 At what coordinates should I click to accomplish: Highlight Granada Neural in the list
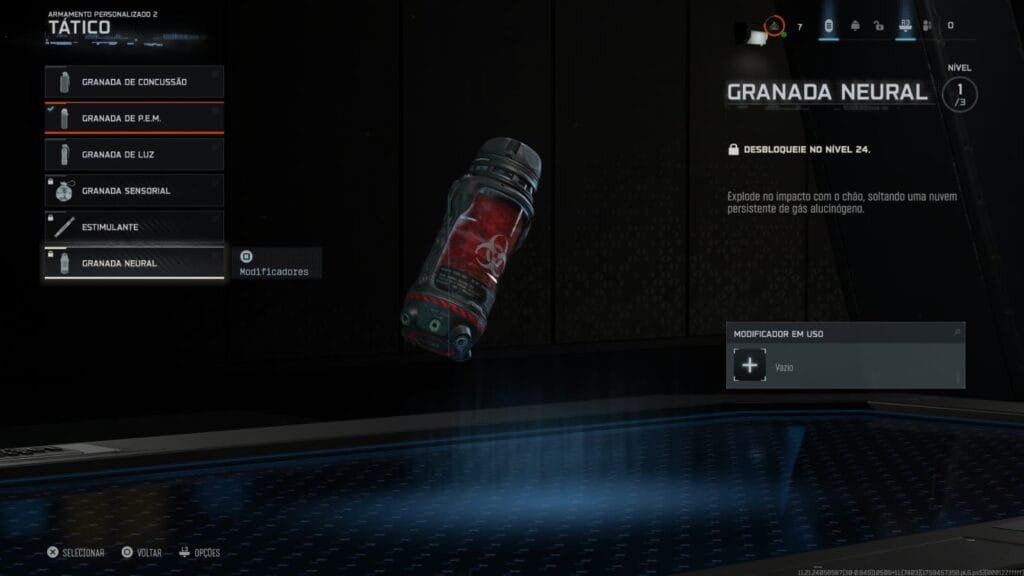click(134, 263)
